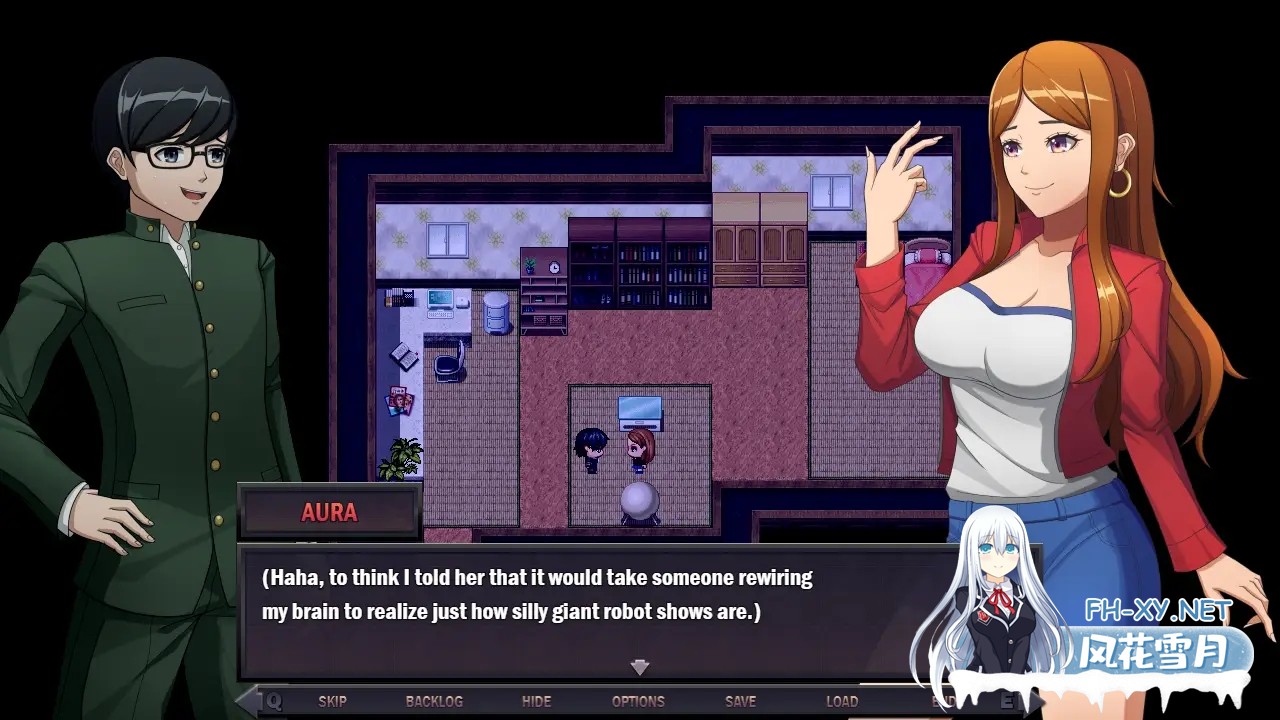This screenshot has width=1280, height=720.
Task: Click the partially hidden END button
Action: (x=941, y=701)
